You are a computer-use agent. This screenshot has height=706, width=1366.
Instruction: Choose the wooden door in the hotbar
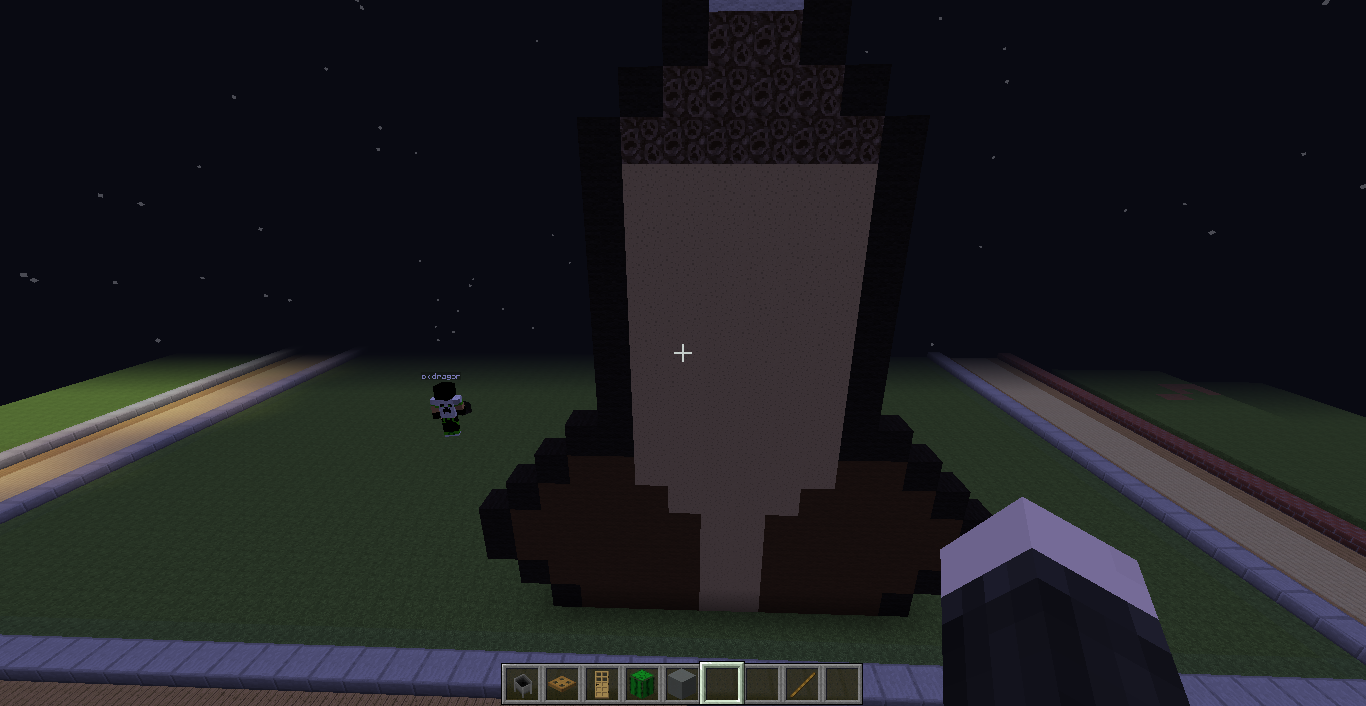click(x=602, y=685)
